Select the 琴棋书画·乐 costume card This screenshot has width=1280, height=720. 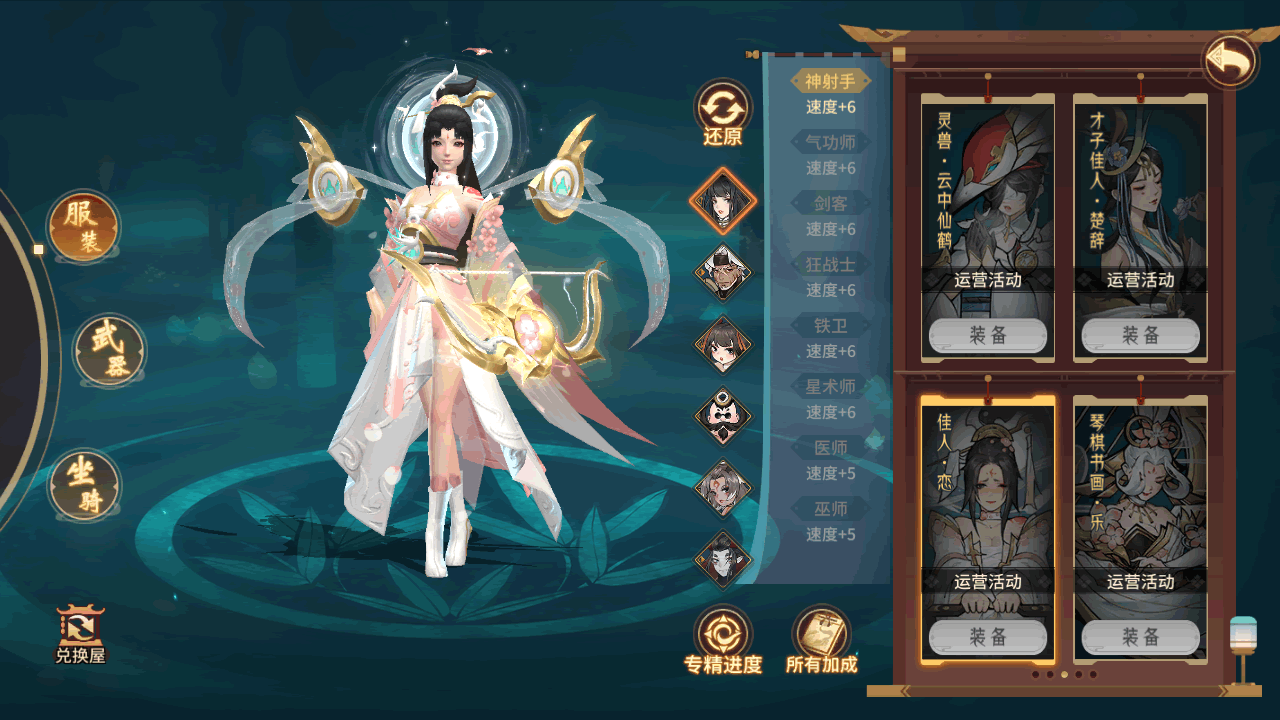coord(1140,490)
